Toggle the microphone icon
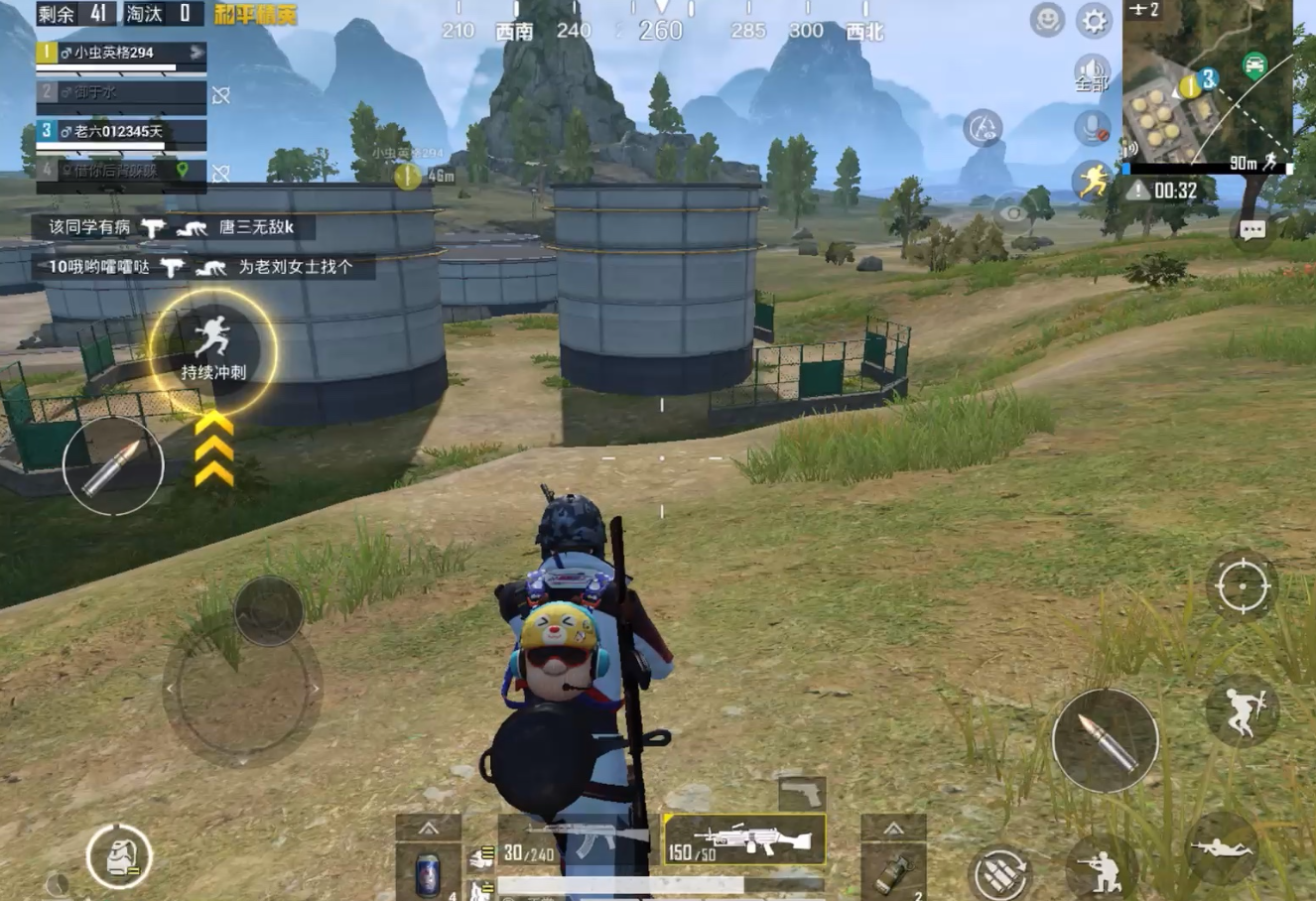 (x=1093, y=128)
